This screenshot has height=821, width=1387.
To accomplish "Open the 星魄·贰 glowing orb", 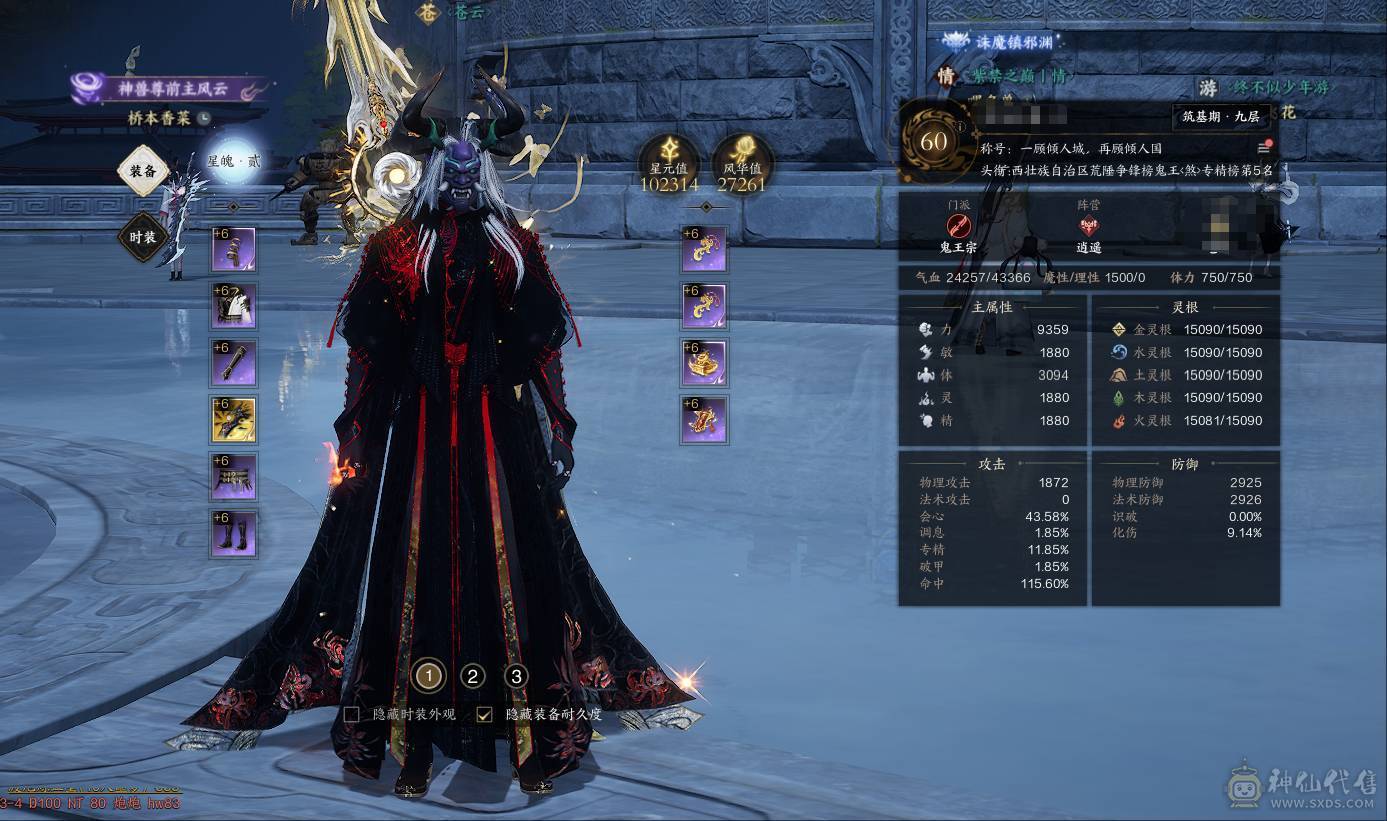I will pos(233,160).
